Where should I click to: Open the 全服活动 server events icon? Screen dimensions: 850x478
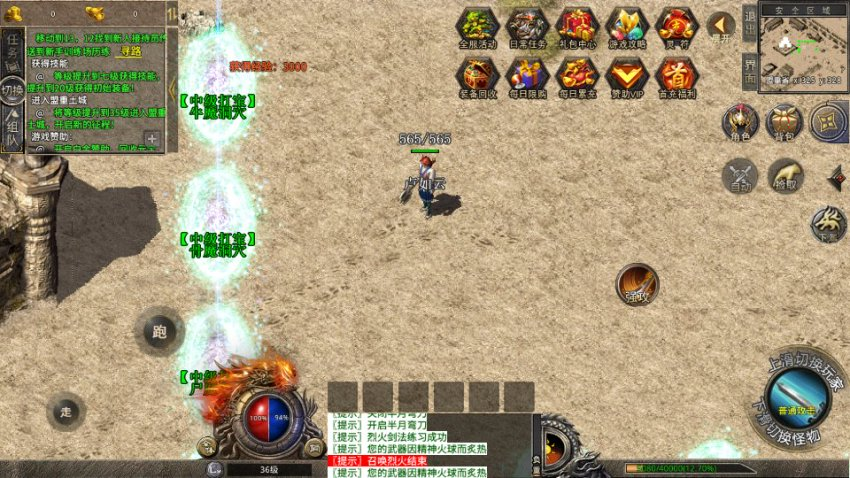477,26
